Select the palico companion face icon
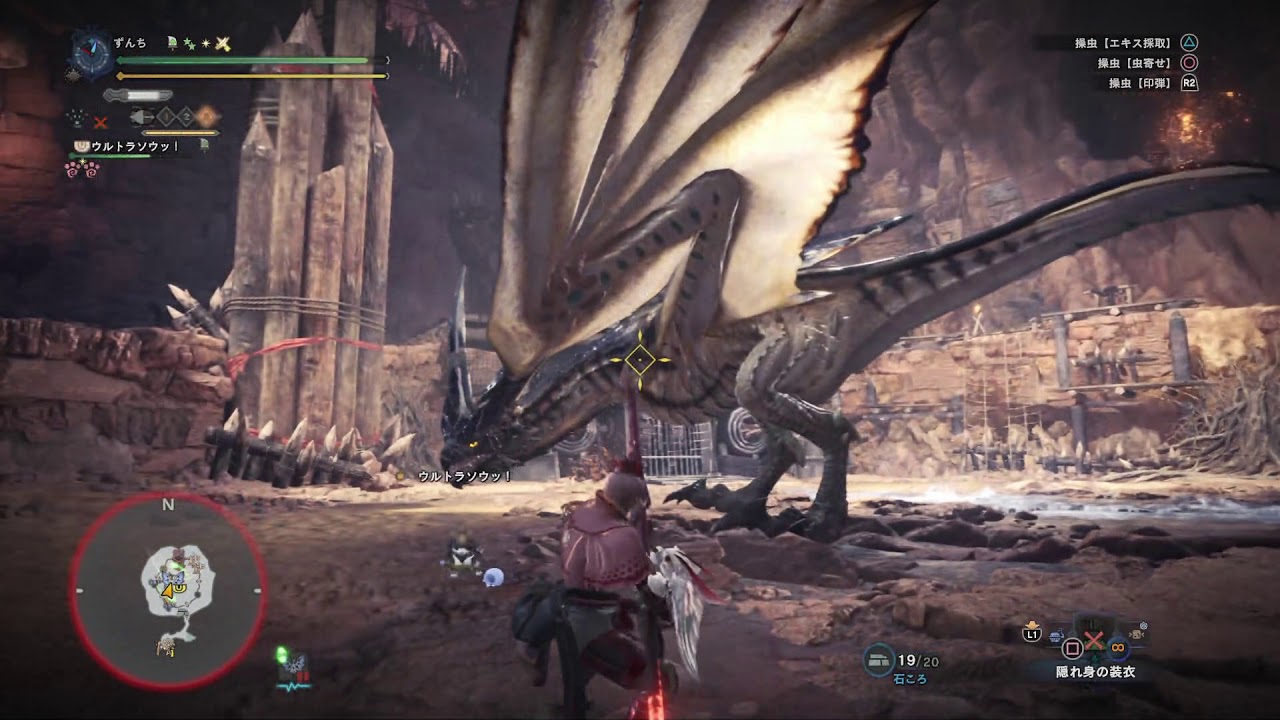This screenshot has width=1280, height=720. click(x=82, y=146)
